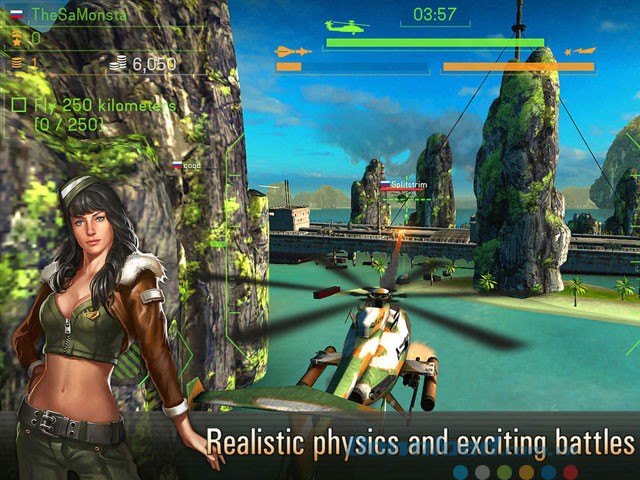Click the silver coin stack icon
This screenshot has width=640, height=480.
pos(120,64)
